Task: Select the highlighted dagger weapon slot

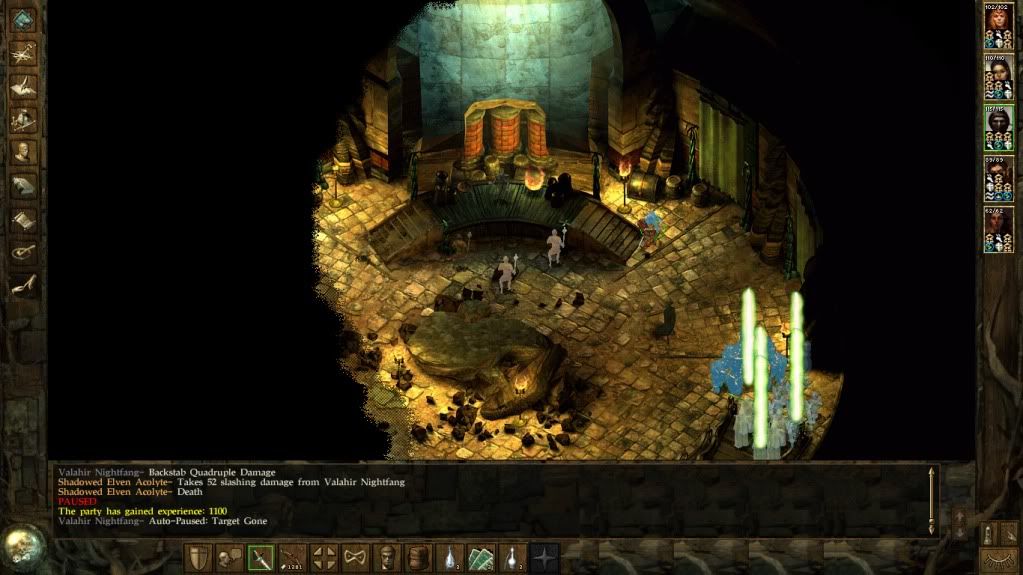Action: tap(261, 558)
